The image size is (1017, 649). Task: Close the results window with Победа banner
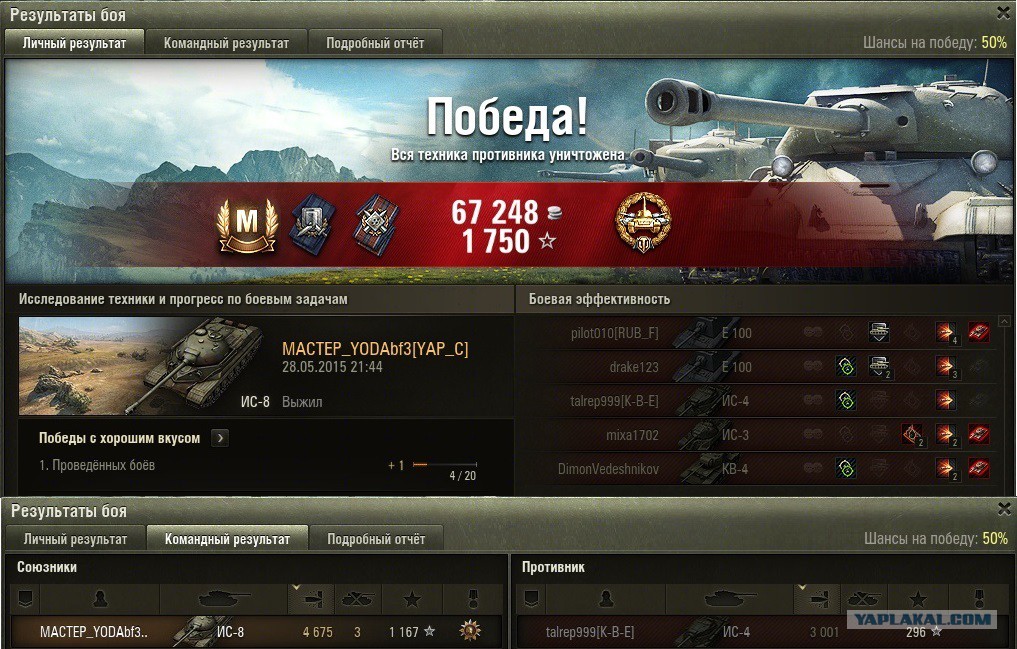coord(1003,13)
